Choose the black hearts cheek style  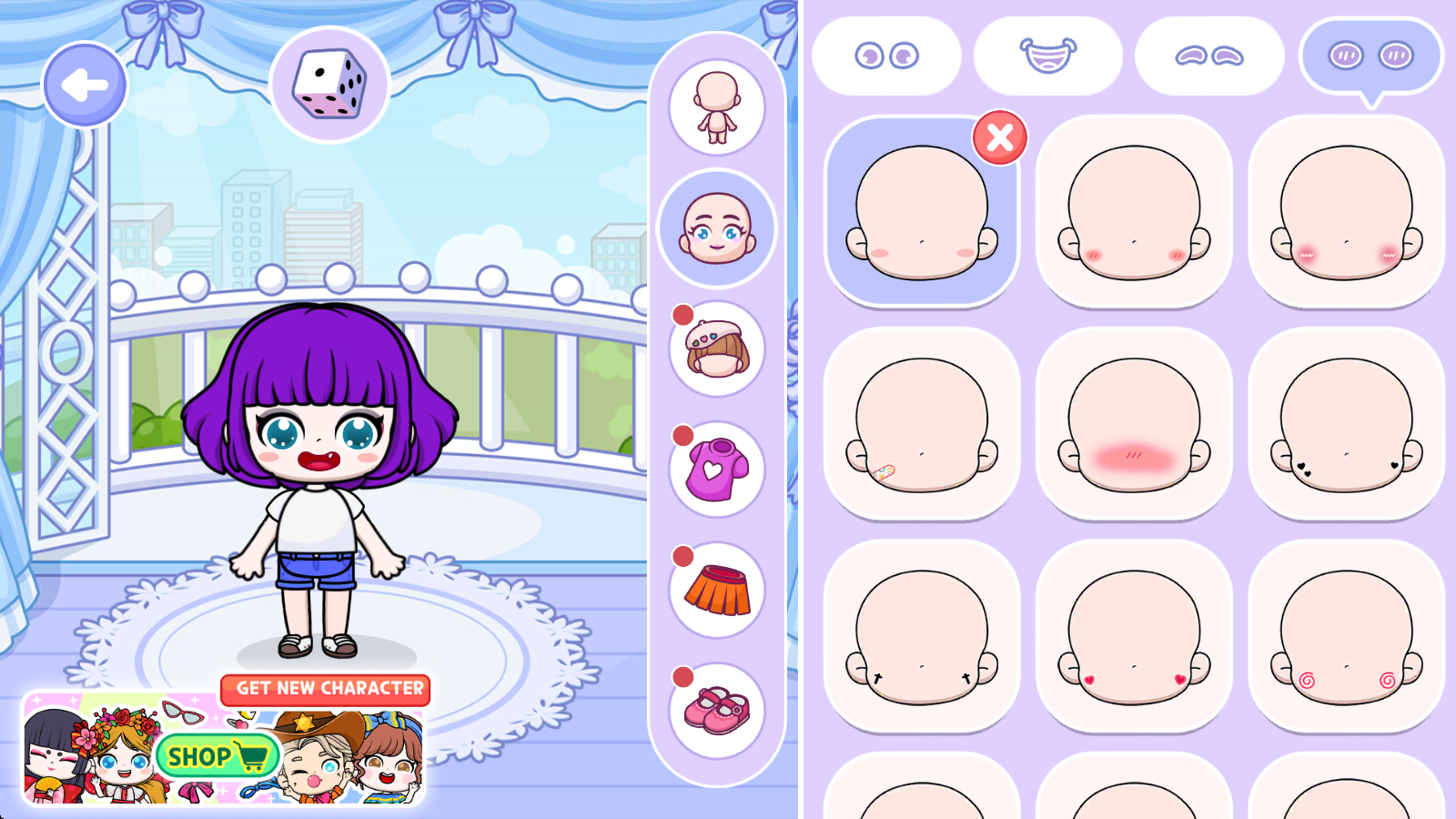click(1346, 424)
